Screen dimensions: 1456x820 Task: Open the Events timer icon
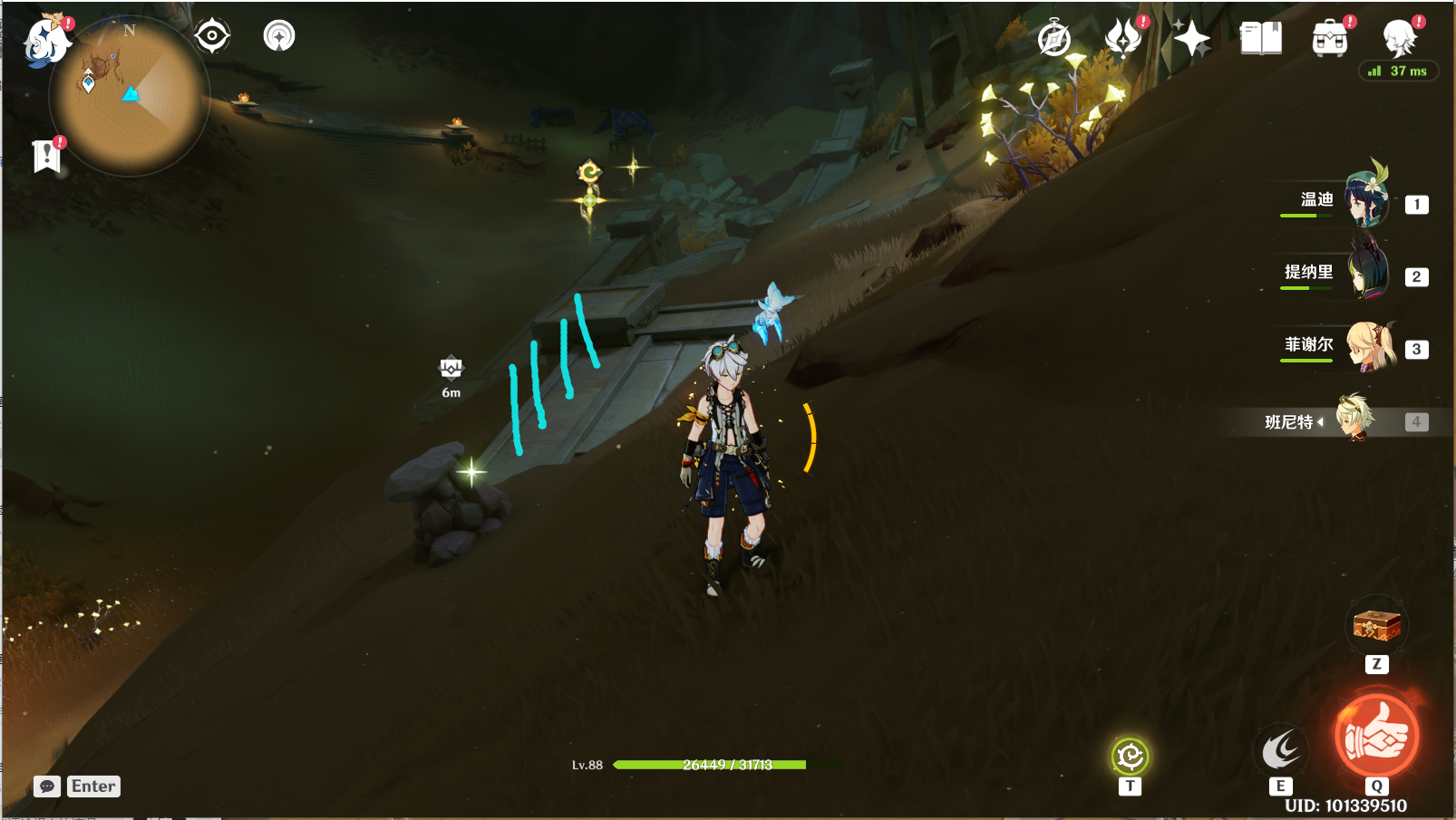pyautogui.click(x=1053, y=38)
